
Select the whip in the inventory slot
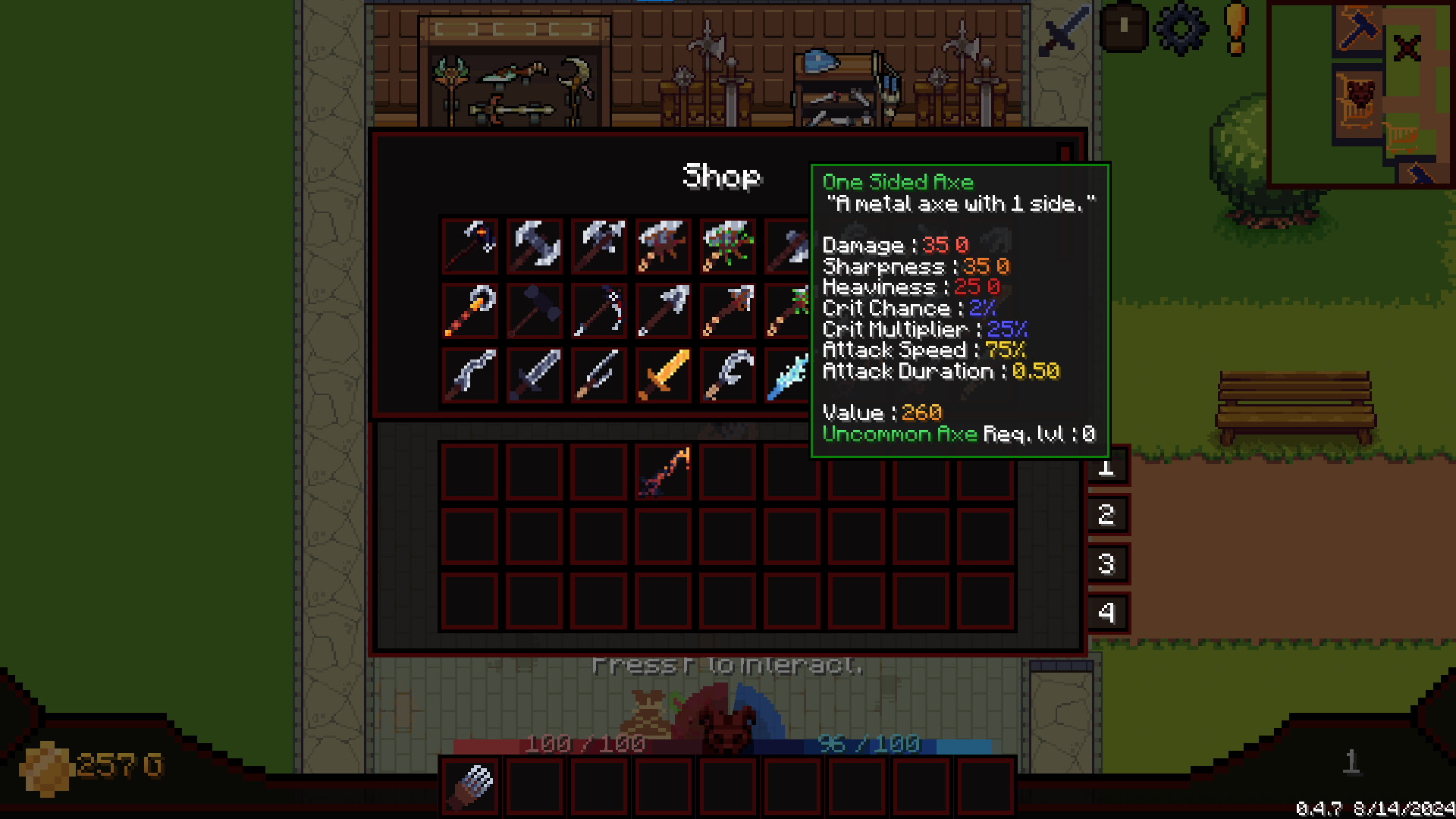[x=664, y=470]
